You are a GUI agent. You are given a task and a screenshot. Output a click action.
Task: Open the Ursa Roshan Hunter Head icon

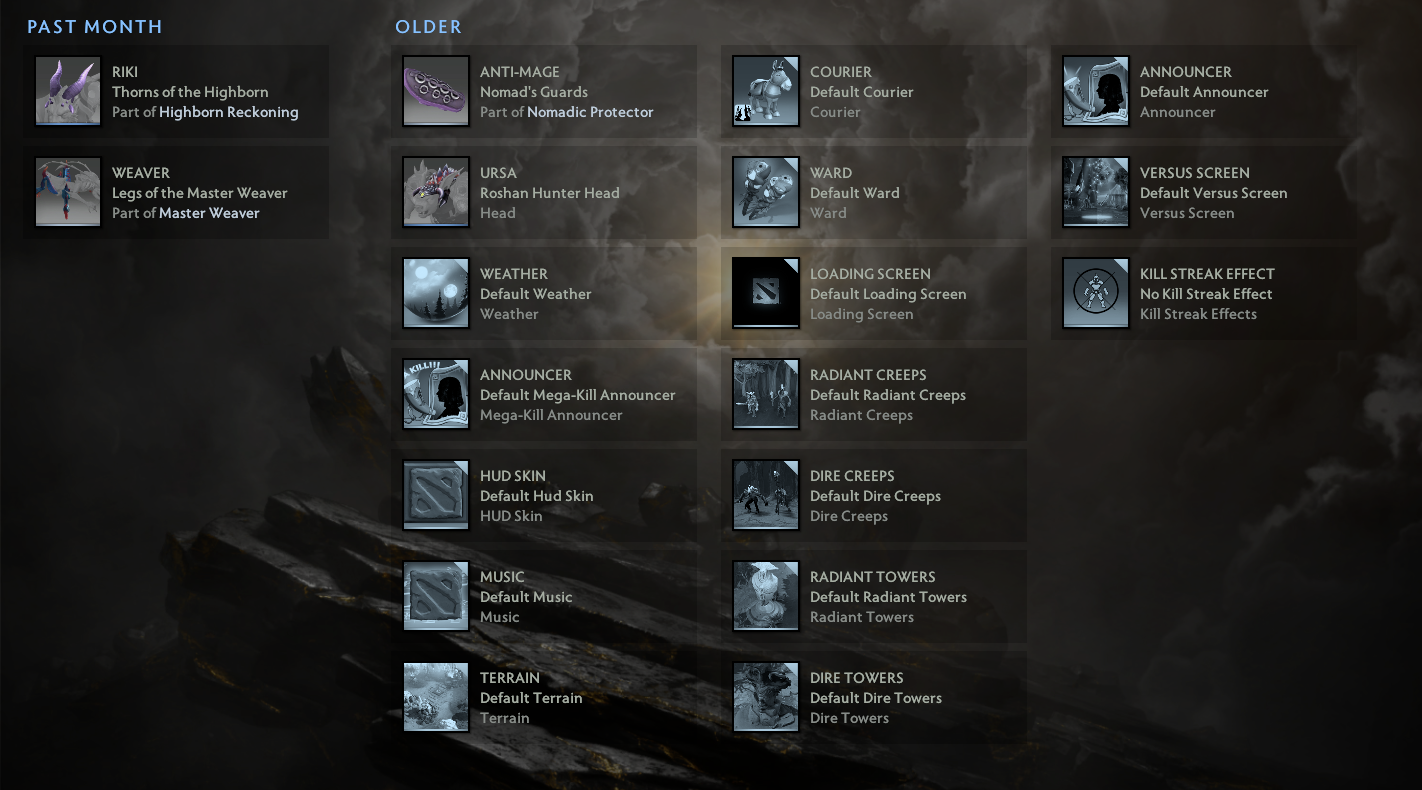pos(435,193)
